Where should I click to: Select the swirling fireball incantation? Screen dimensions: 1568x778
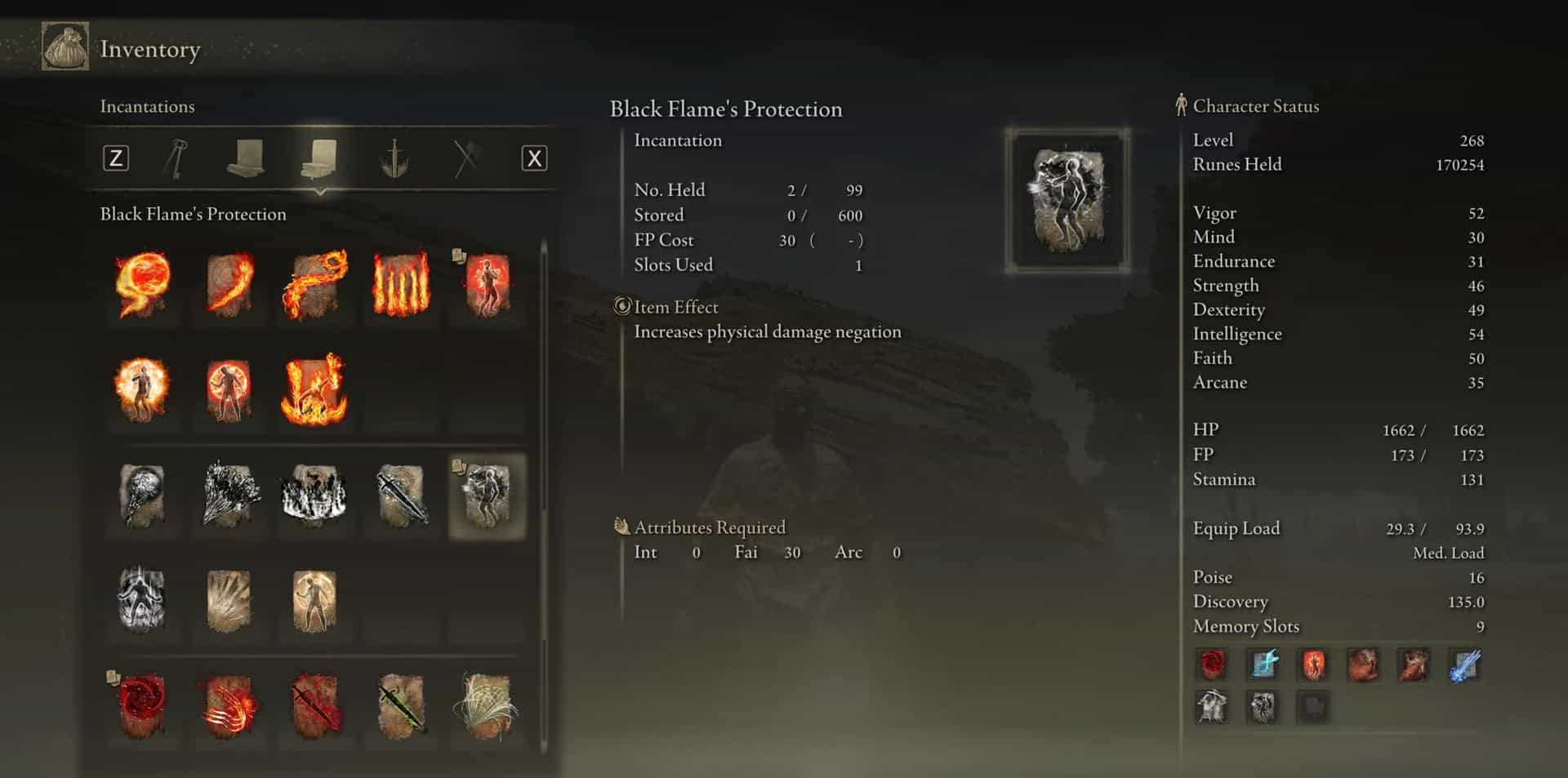tap(143, 284)
